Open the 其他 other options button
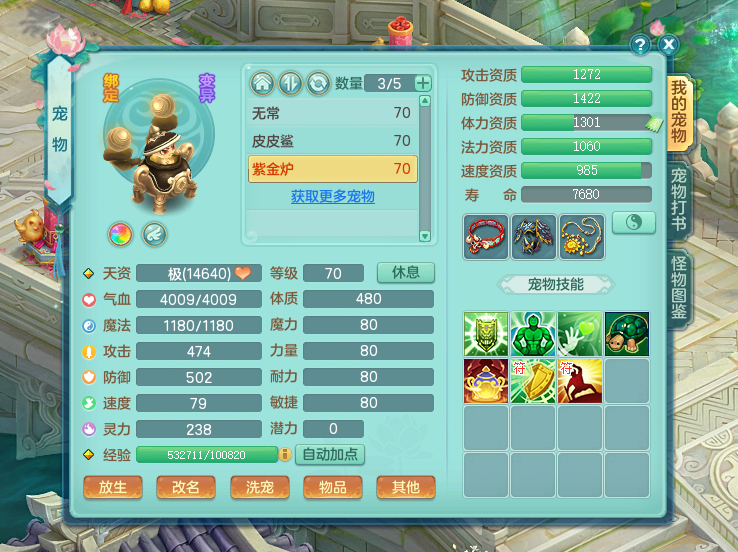The width and height of the screenshot is (738, 552). (406, 487)
